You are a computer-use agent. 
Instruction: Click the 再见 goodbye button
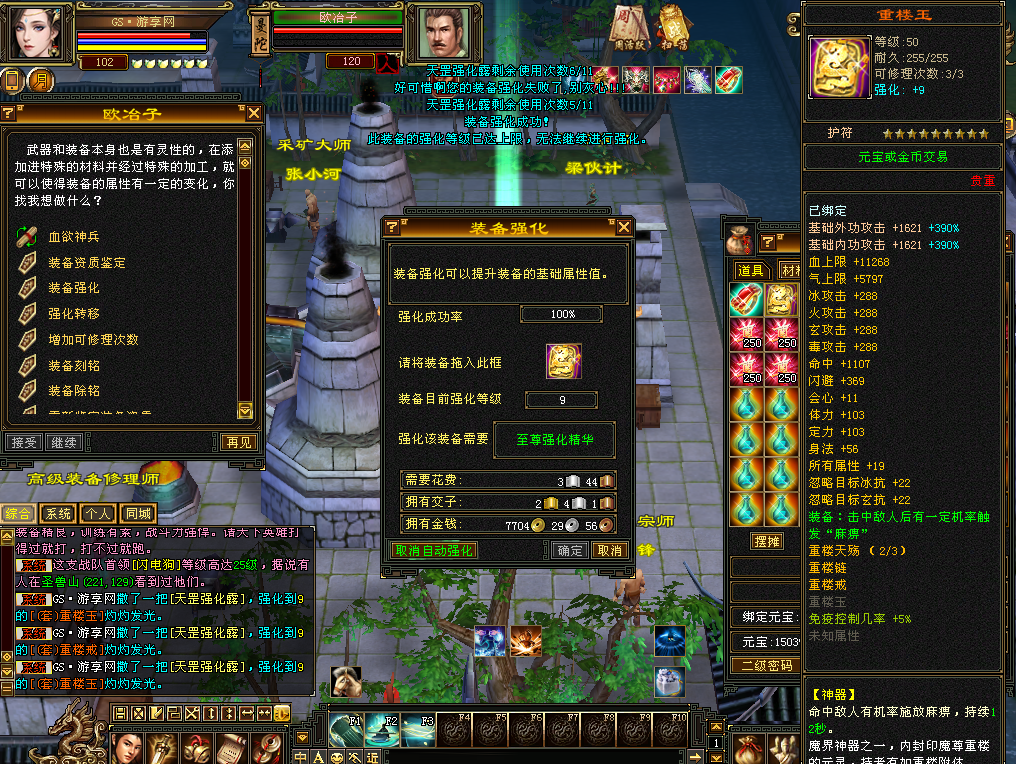pos(238,442)
